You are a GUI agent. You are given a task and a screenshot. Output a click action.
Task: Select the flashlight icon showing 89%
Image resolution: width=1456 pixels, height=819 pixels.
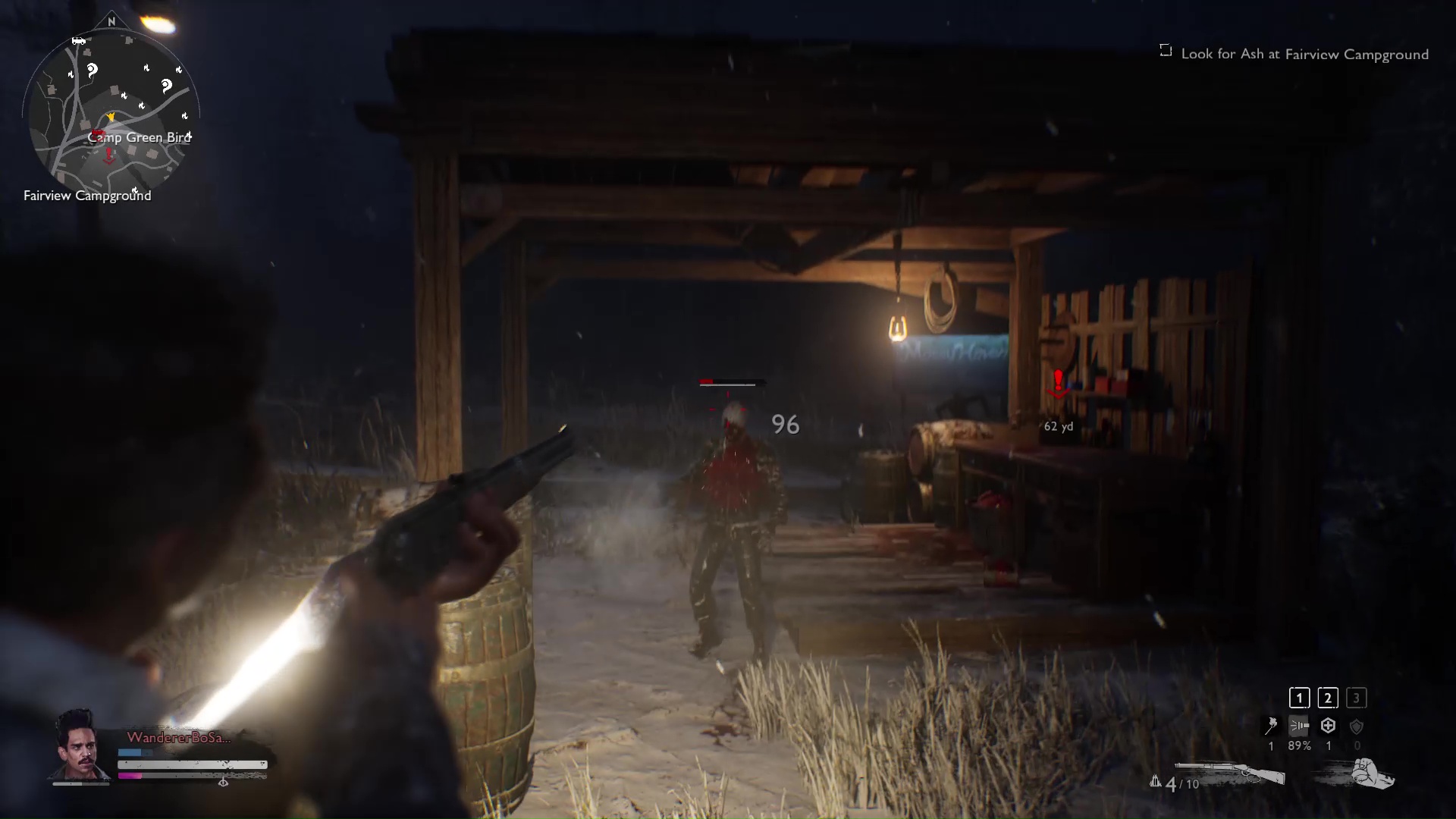tap(1299, 725)
